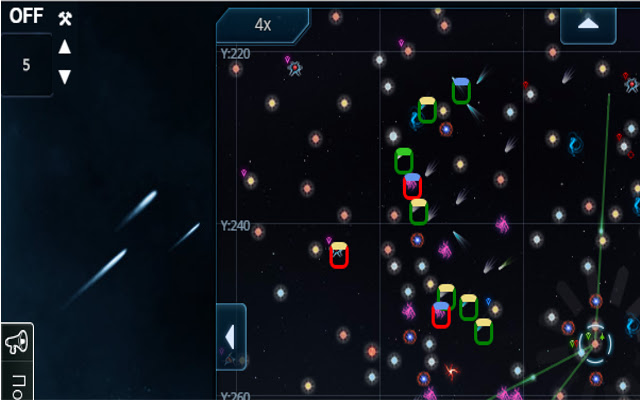The image size is (640, 400).
Task: Change the 4x map zoom level
Action: click(x=263, y=24)
